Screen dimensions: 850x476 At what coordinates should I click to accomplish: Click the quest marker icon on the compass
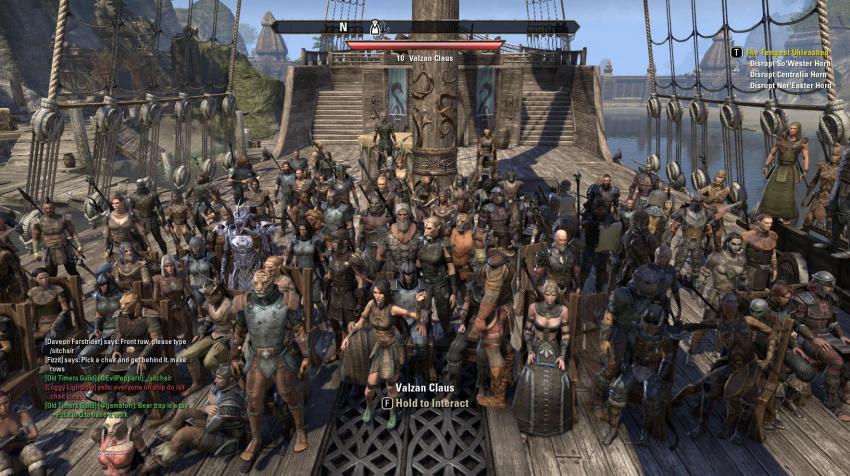pos(373,27)
